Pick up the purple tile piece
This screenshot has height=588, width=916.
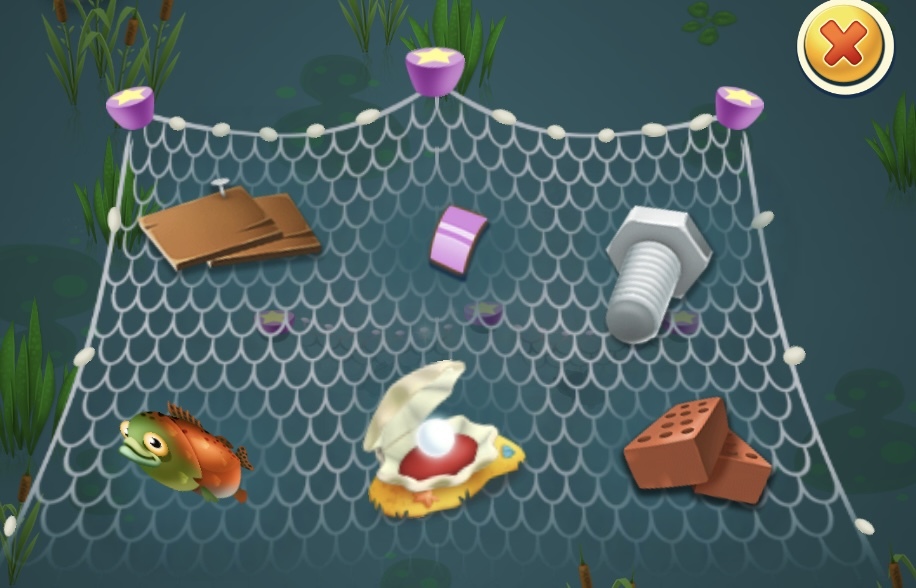pos(457,238)
